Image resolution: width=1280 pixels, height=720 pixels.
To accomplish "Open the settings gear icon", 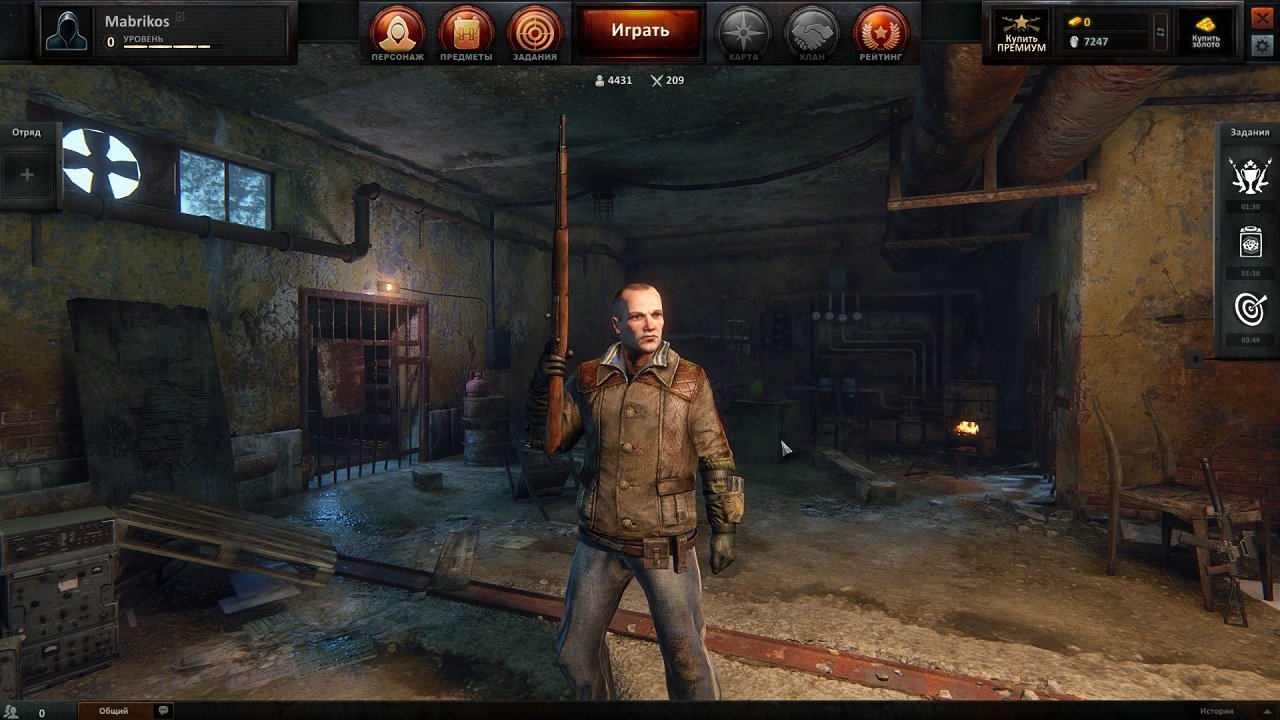I will (1262, 44).
